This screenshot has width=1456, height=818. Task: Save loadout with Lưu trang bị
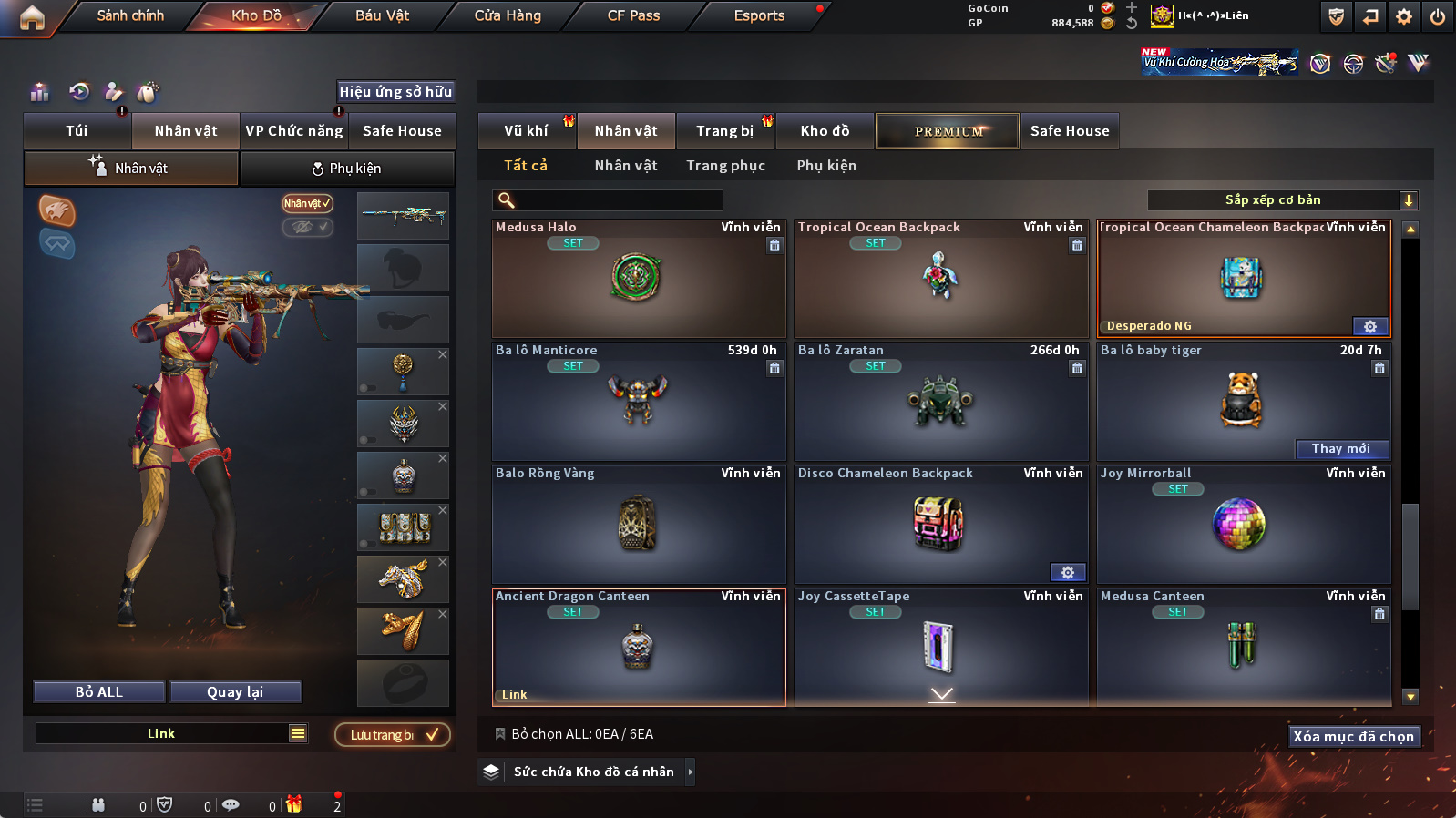(x=392, y=735)
